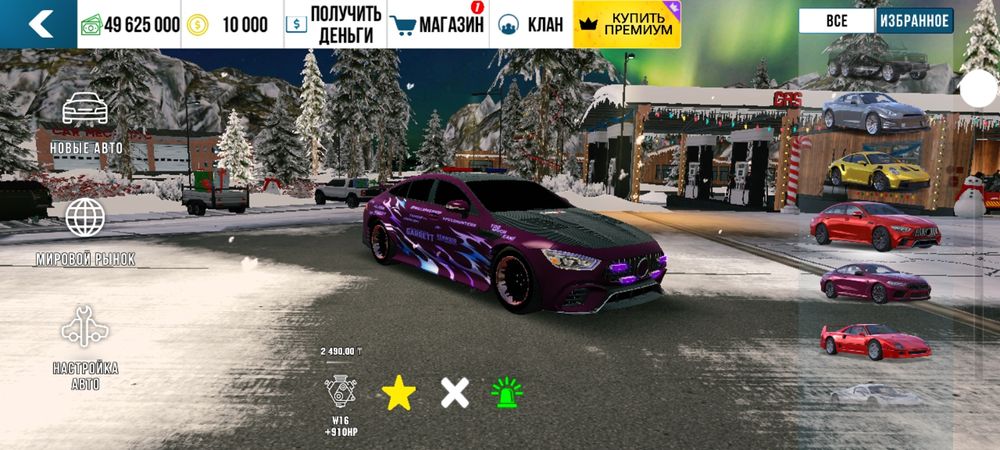Switch to the Избранное tab
Screen dimensions: 1000x450
[x=915, y=21]
